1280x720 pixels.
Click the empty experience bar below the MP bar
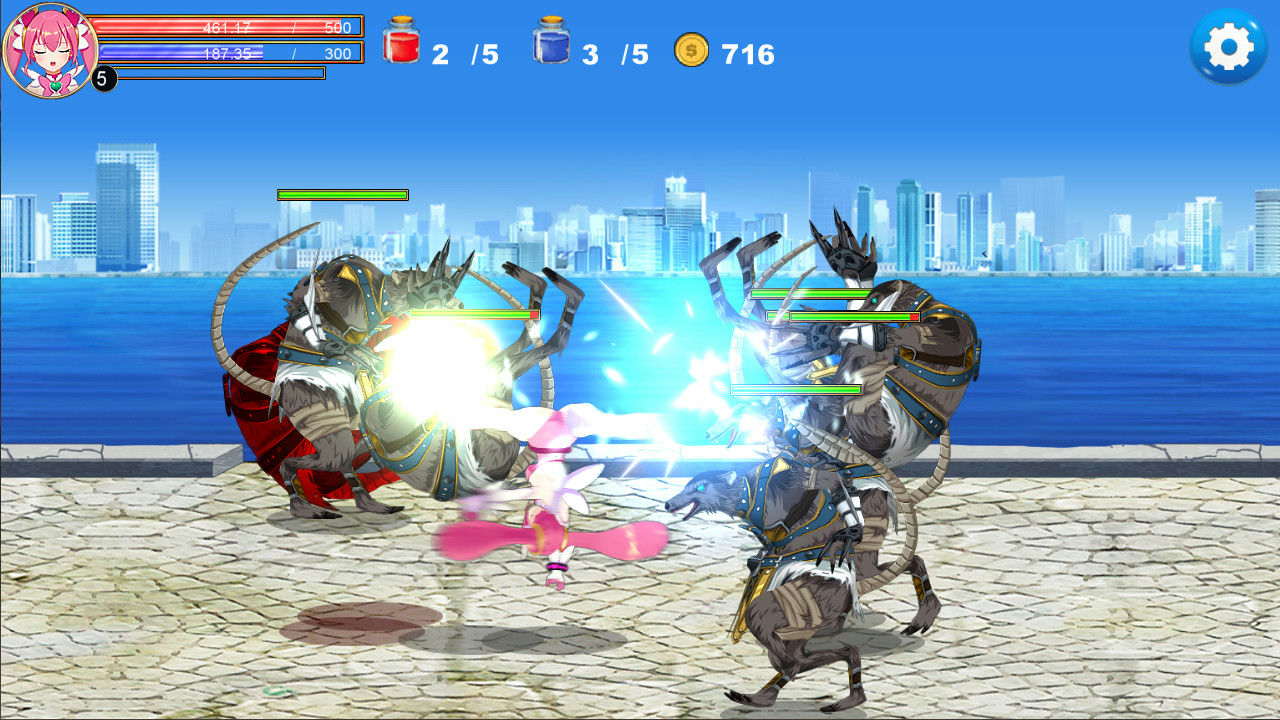(220, 73)
